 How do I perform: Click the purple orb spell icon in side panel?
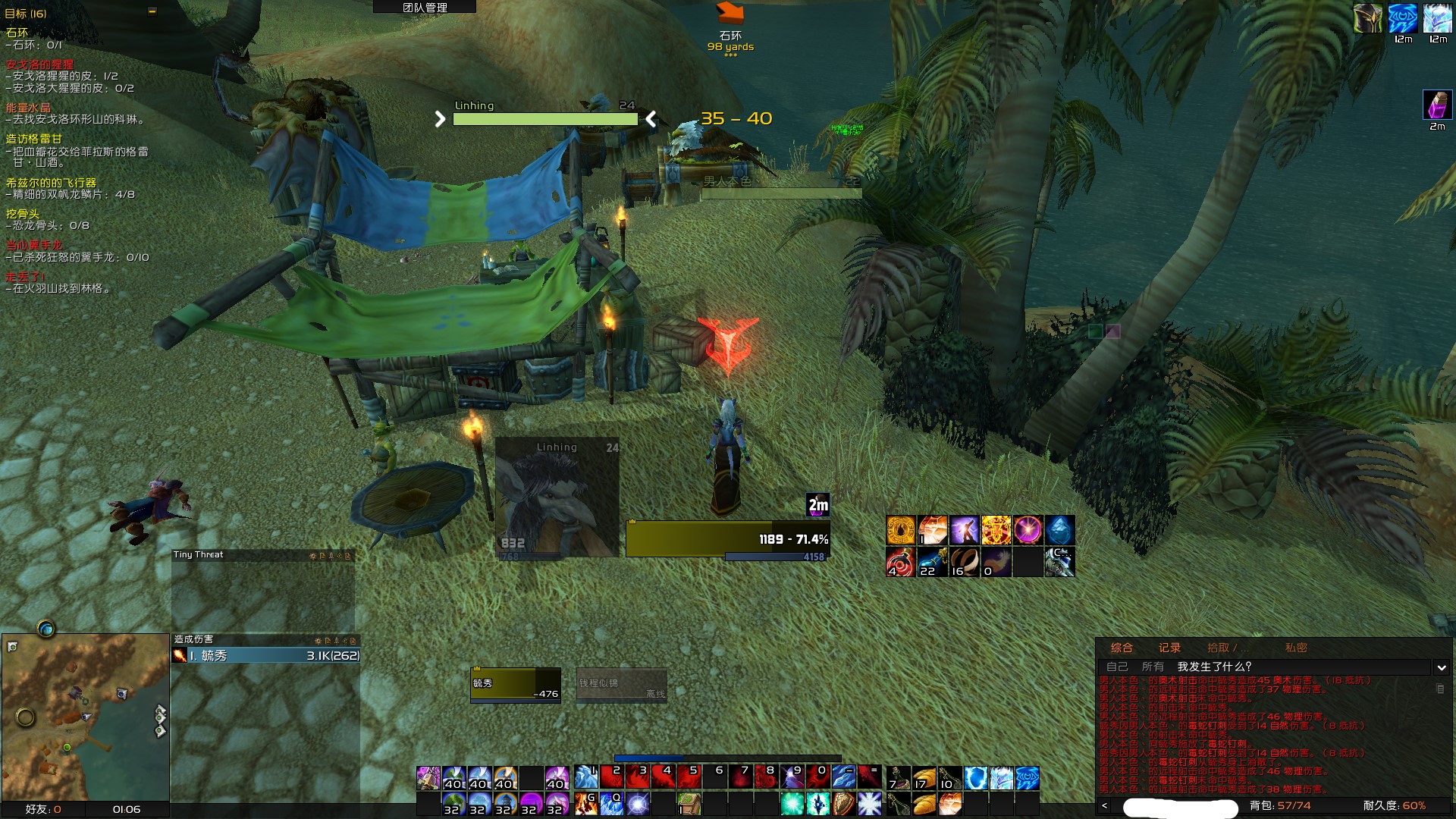click(x=1028, y=529)
